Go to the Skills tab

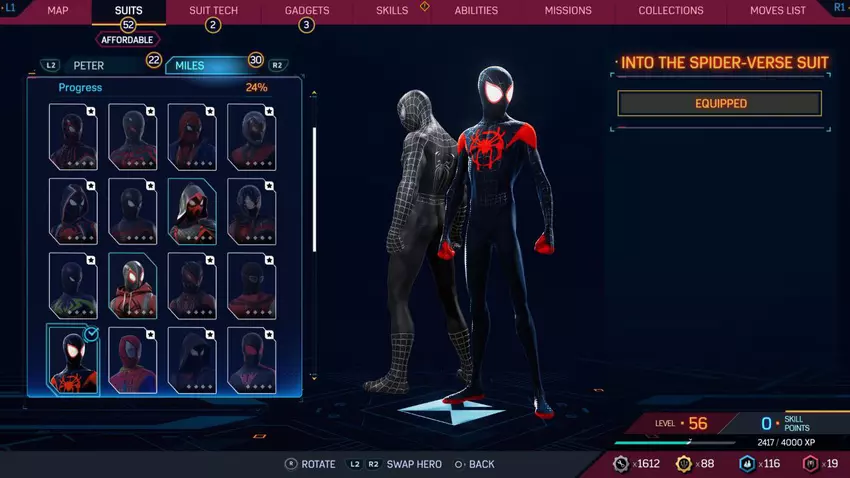click(392, 10)
